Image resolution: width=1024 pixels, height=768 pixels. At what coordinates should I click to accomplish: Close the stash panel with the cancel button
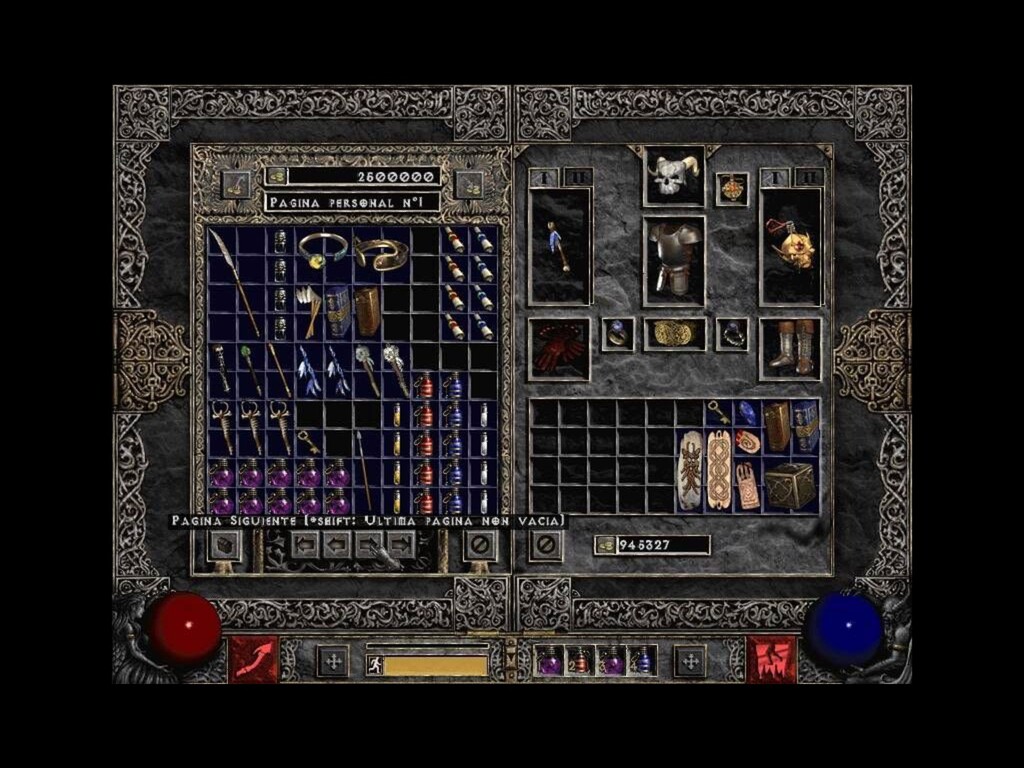coord(480,545)
